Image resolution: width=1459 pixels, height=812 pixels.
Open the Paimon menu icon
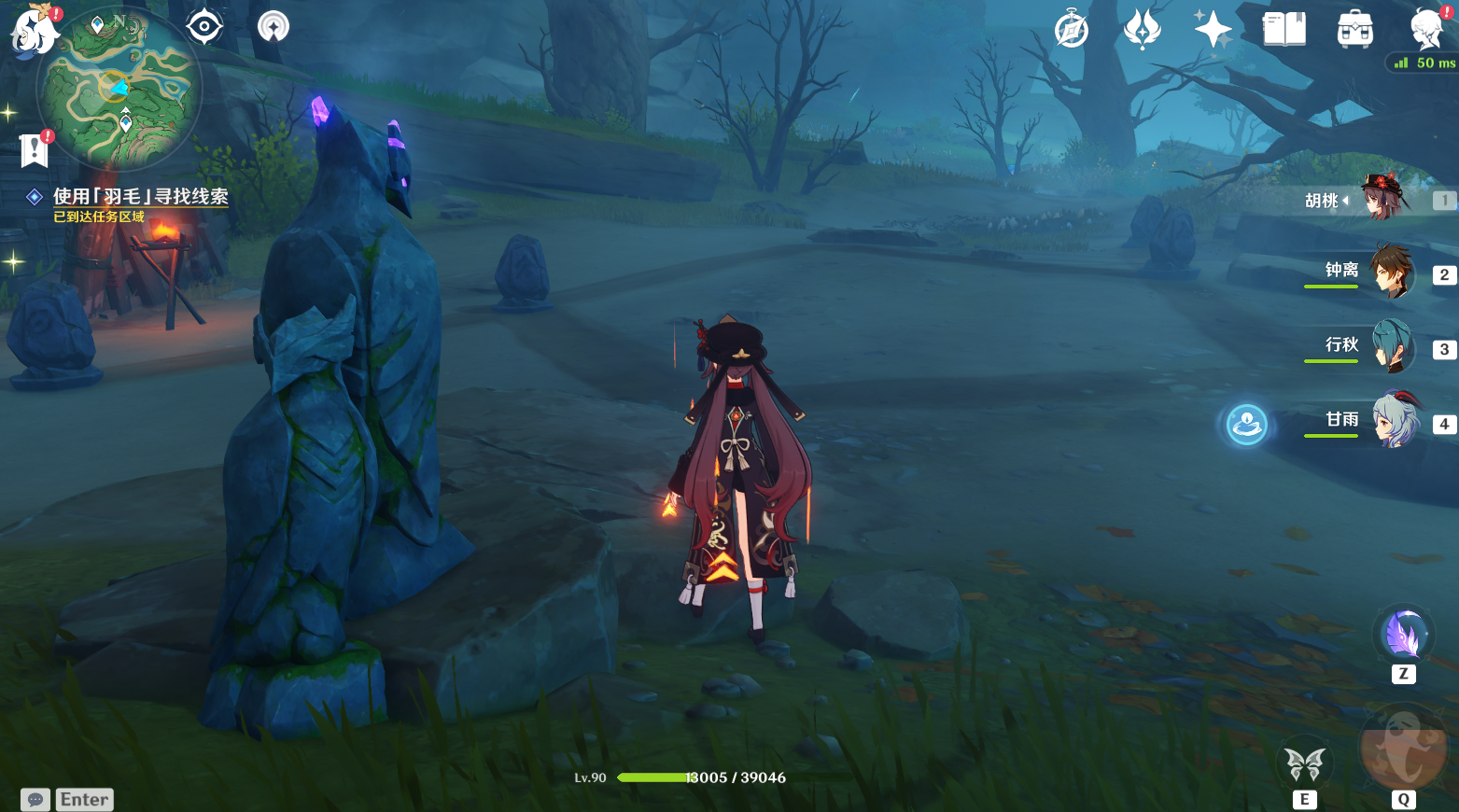coord(34,30)
